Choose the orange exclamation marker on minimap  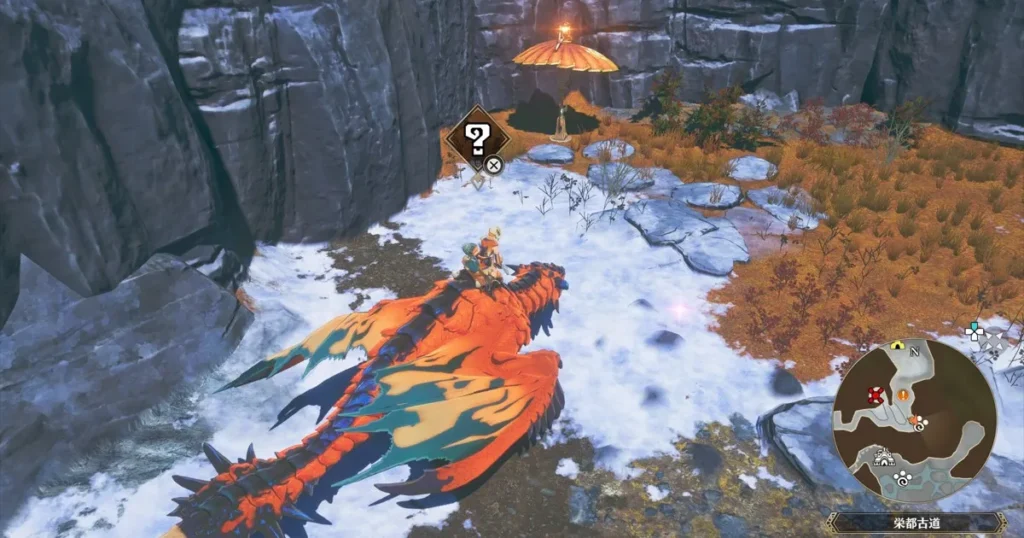(903, 394)
